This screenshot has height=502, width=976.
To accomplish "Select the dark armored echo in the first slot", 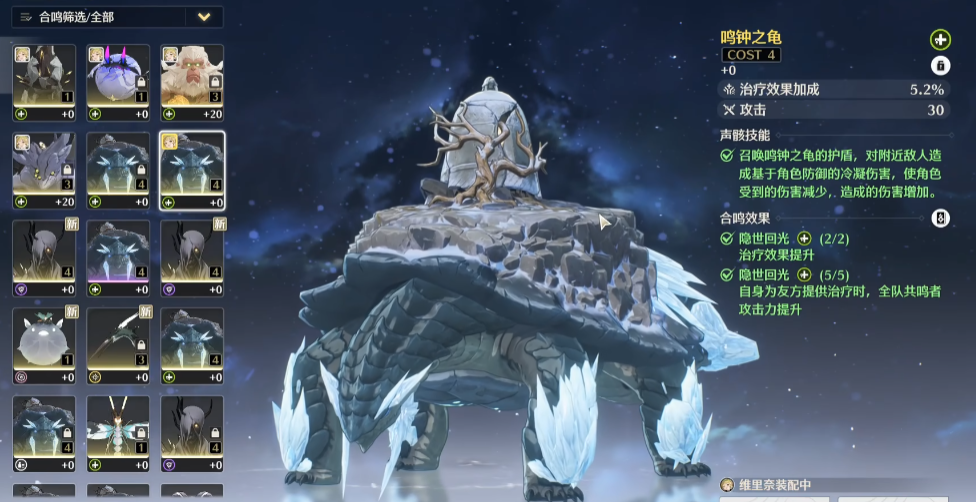I will (44, 76).
